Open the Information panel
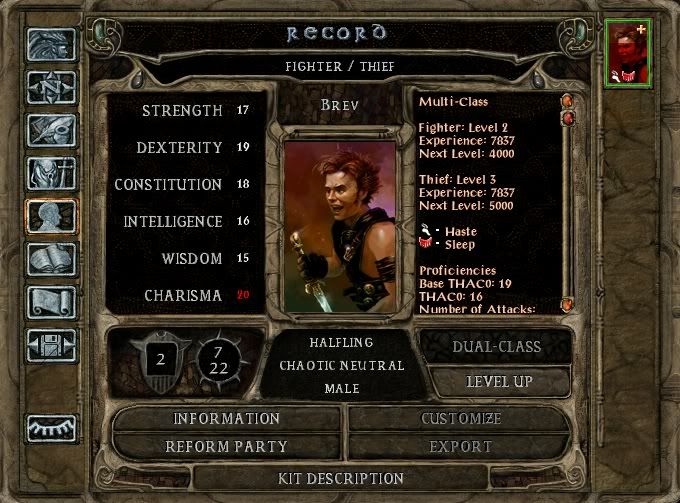This screenshot has height=503, width=680. [x=227, y=418]
